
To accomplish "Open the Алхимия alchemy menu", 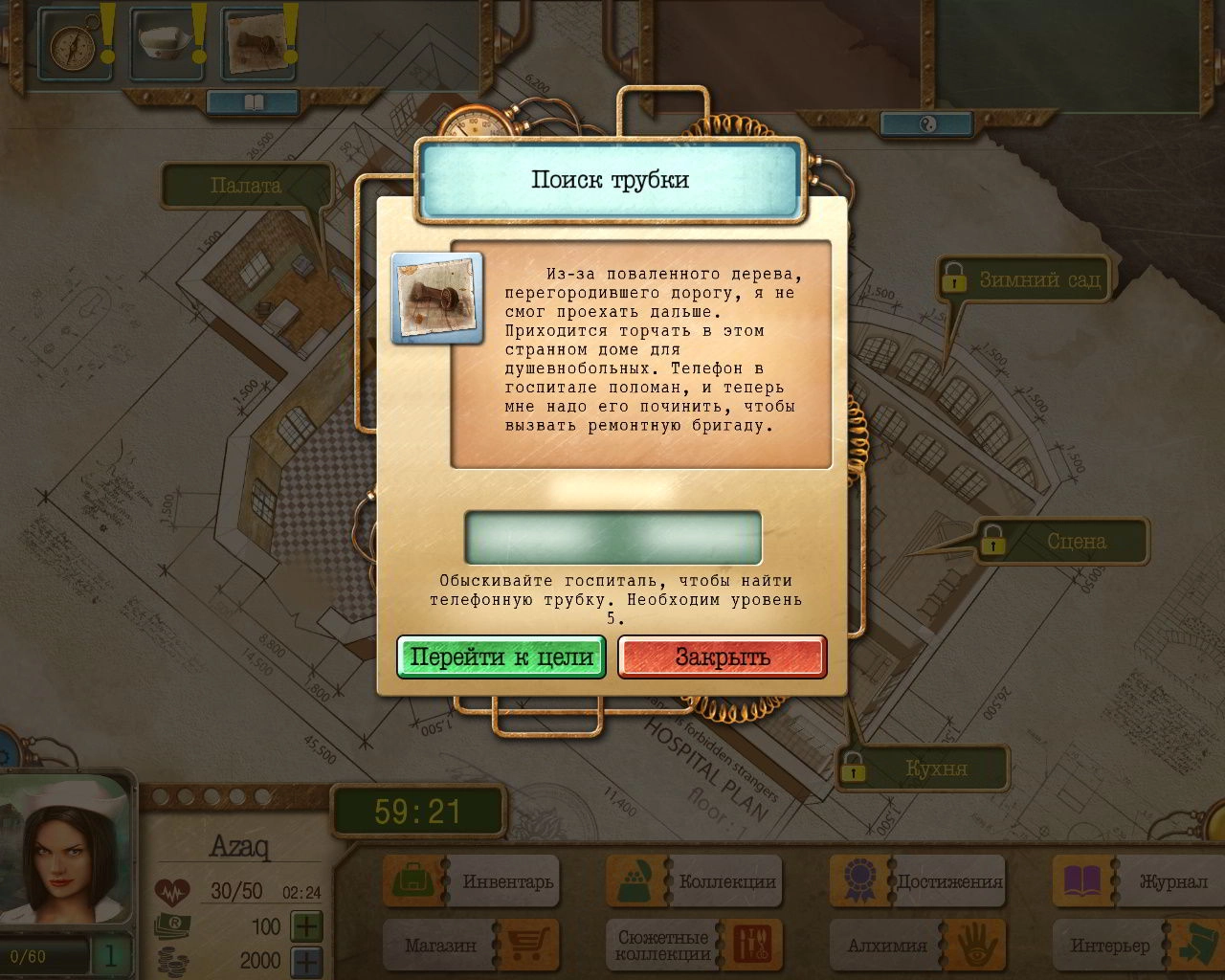I will 918,946.
